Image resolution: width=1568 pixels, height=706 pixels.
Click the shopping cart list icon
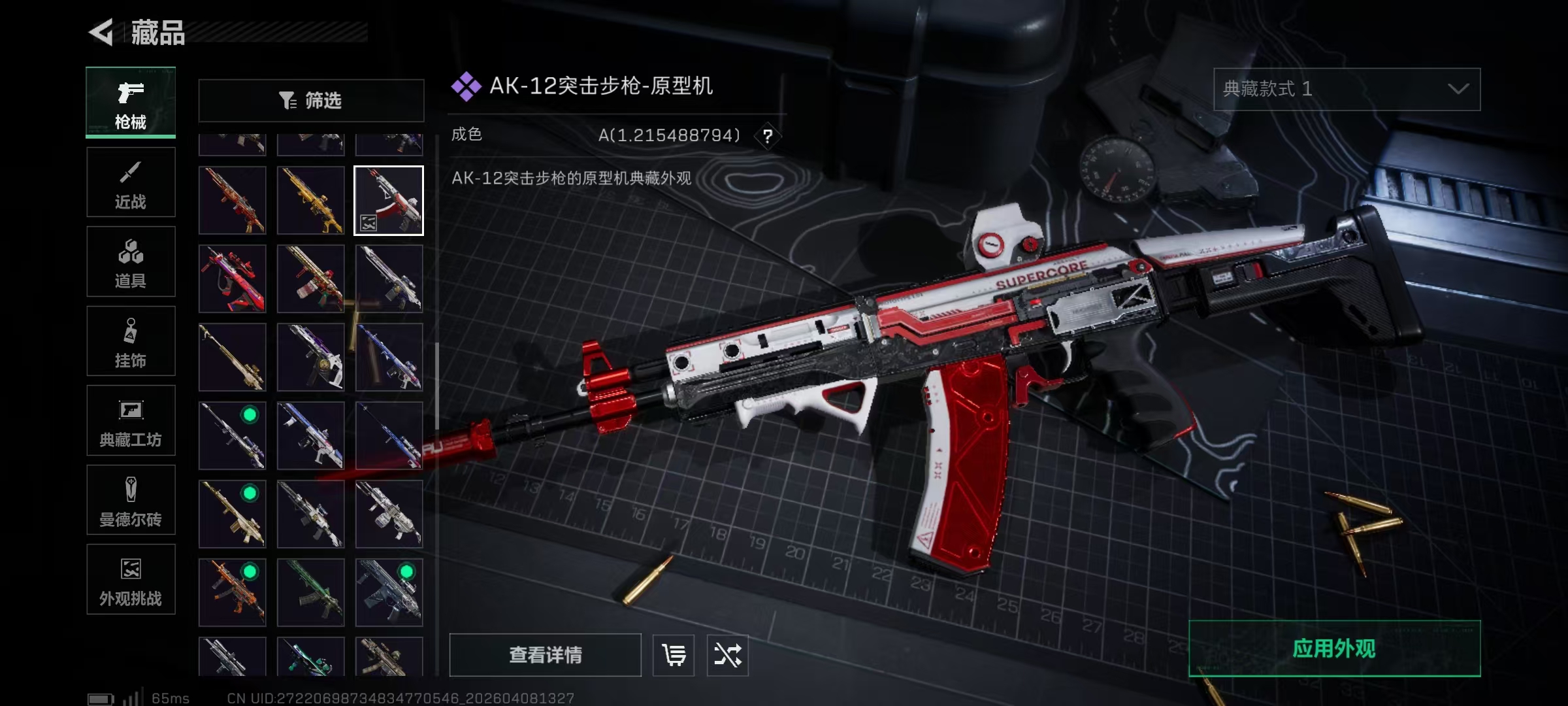pyautogui.click(x=674, y=655)
